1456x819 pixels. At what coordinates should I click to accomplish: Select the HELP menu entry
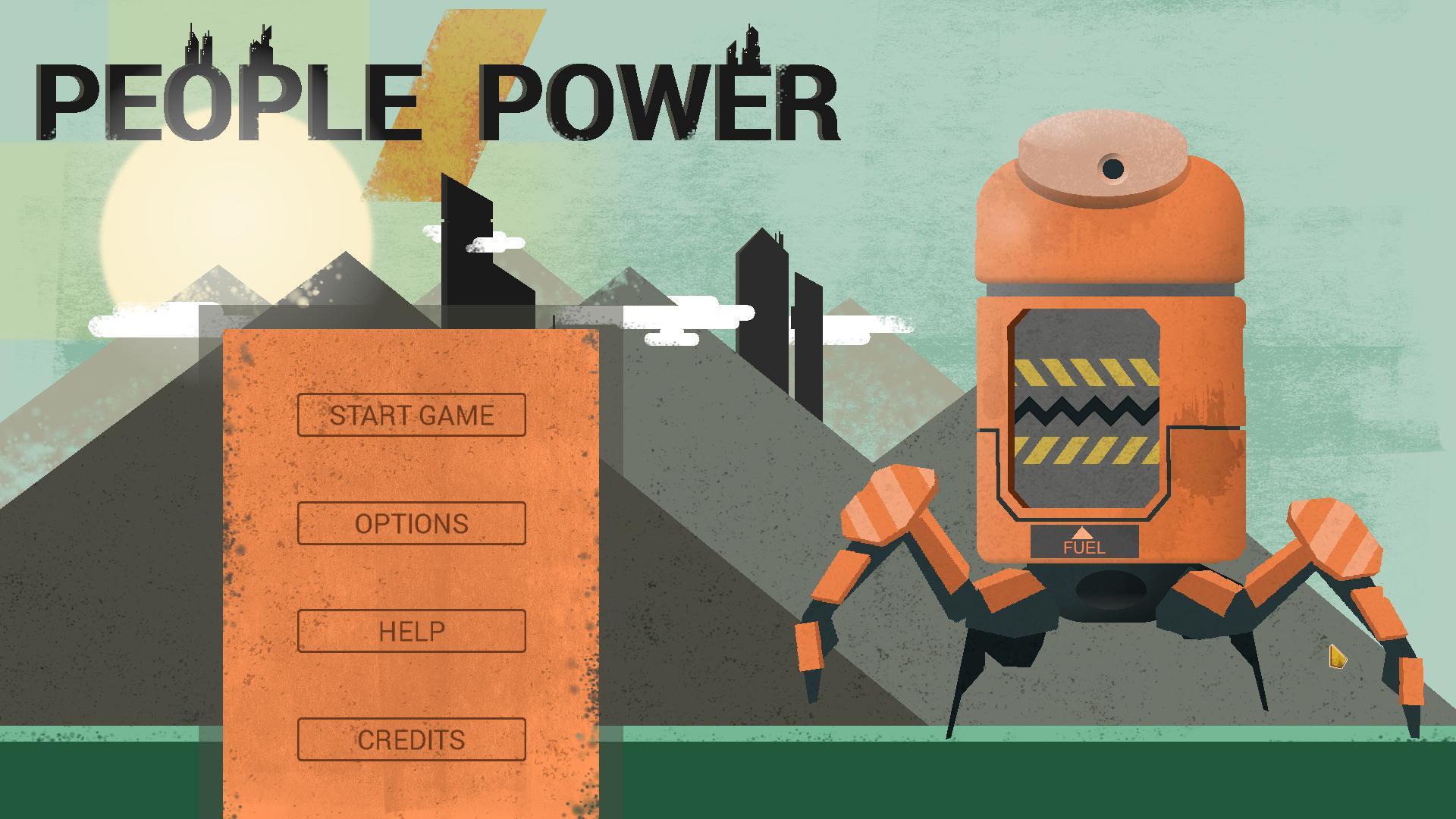[x=412, y=629]
